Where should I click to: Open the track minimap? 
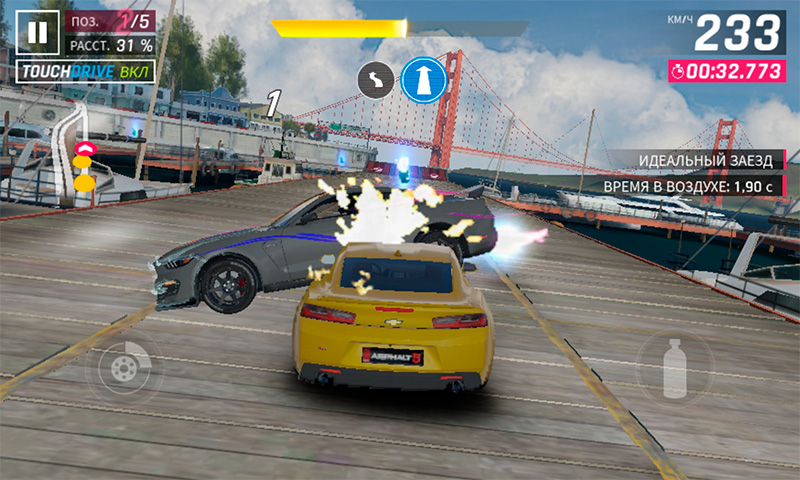click(75, 148)
